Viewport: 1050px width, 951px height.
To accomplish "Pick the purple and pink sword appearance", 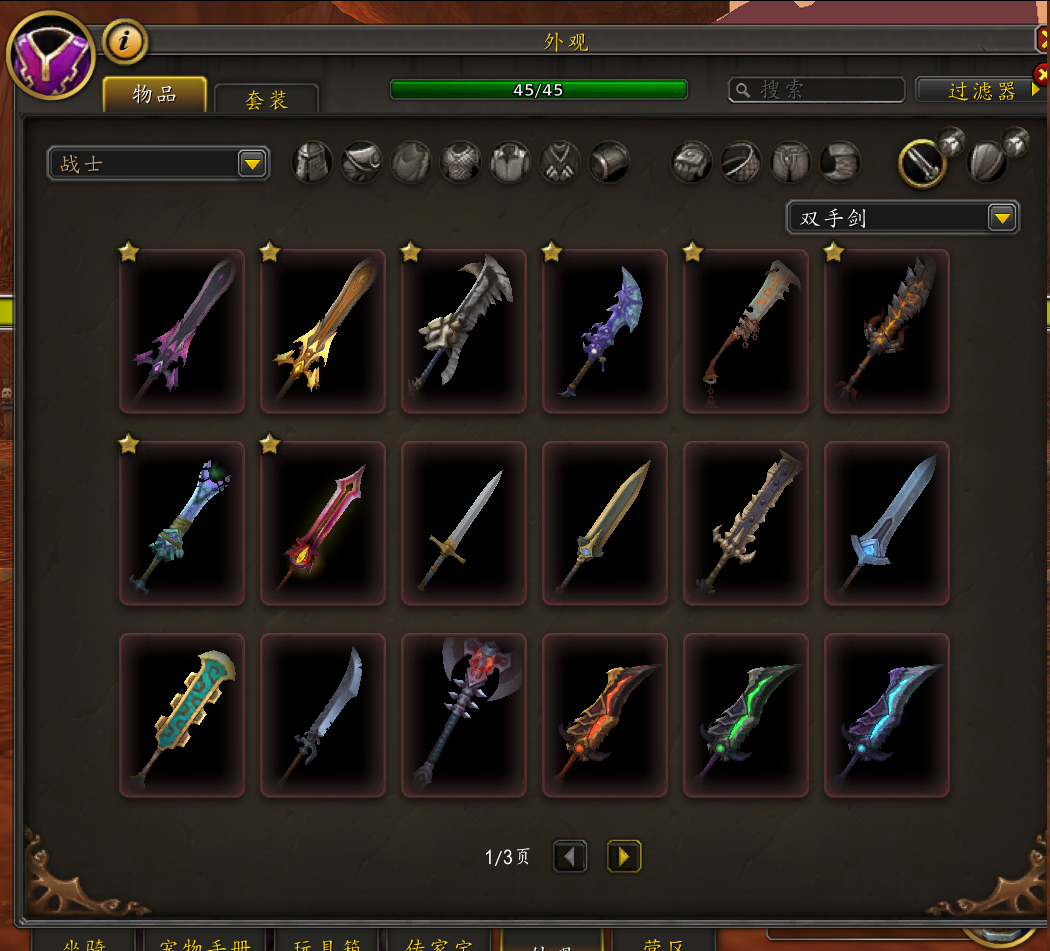I will (x=181, y=331).
